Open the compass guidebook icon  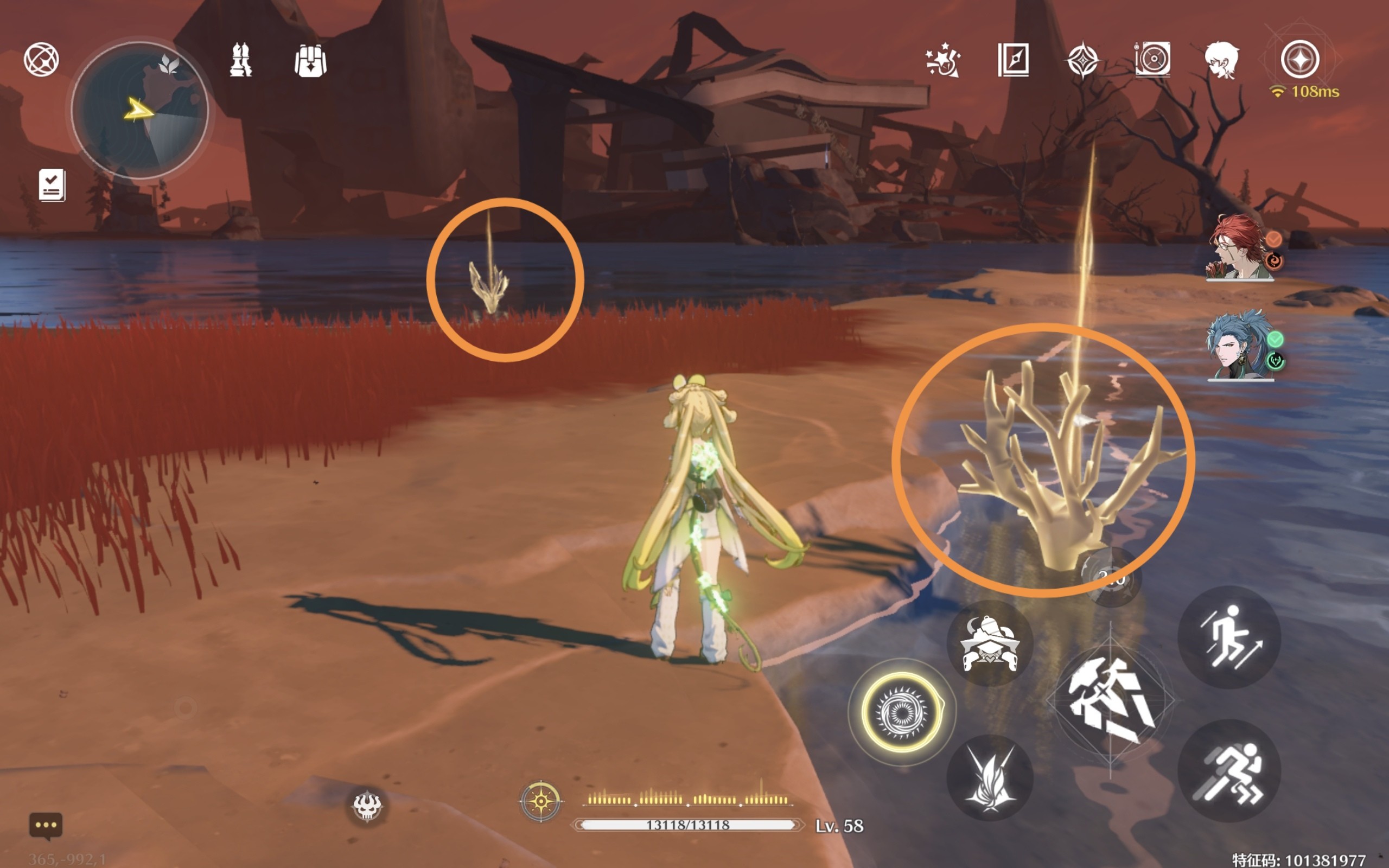point(1013,60)
